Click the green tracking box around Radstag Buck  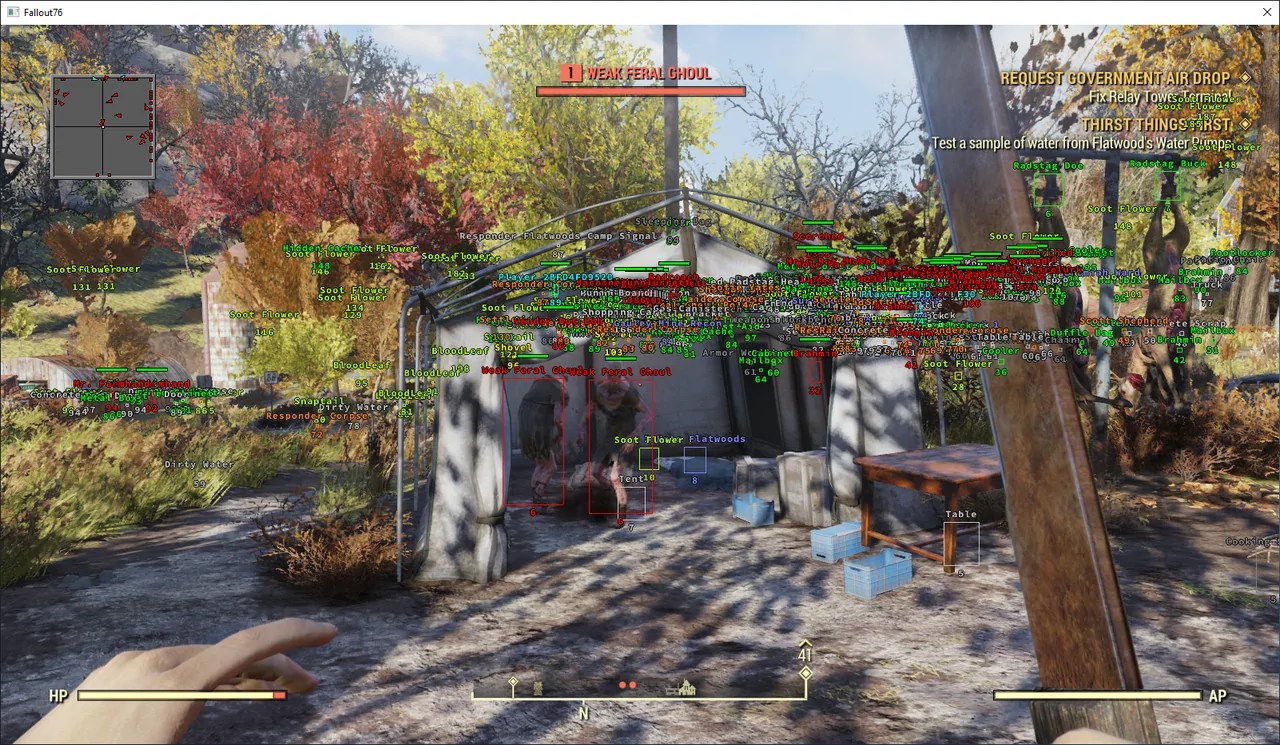(x=1168, y=185)
